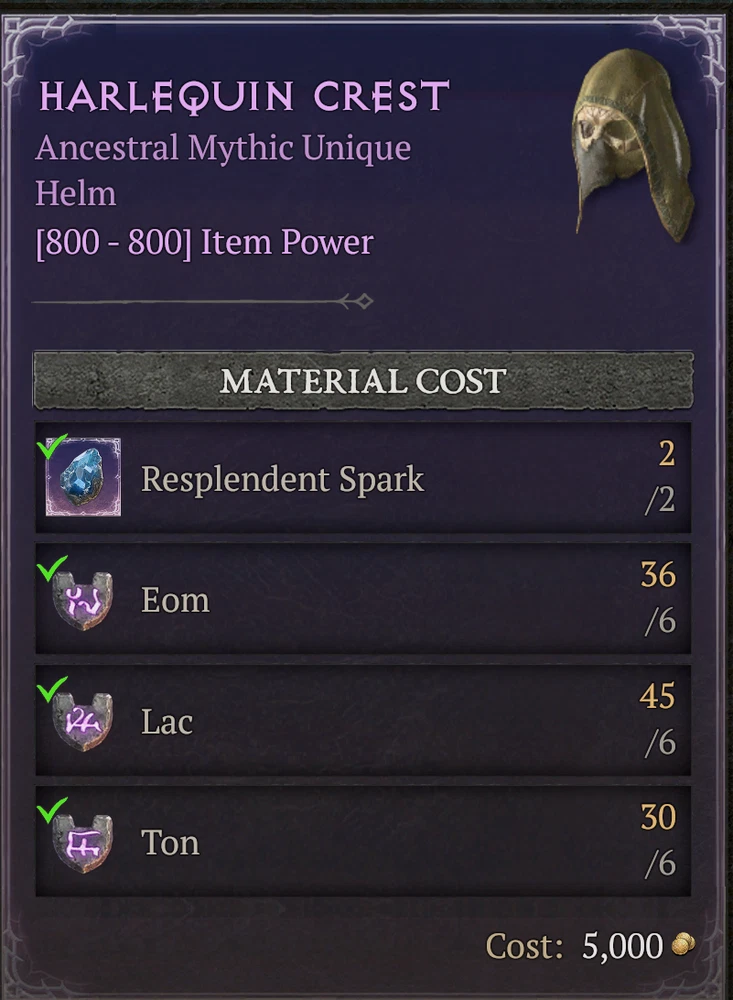
Task: Choose the Lac rune material row
Action: click(362, 721)
